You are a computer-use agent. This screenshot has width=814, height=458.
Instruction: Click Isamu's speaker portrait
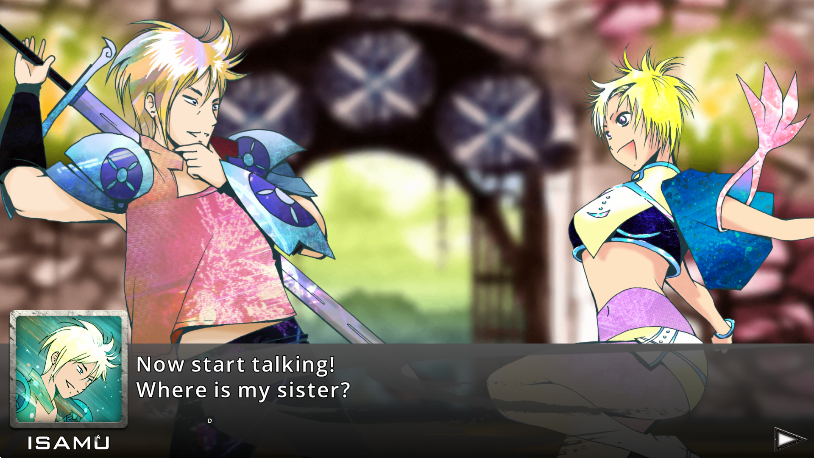point(69,371)
